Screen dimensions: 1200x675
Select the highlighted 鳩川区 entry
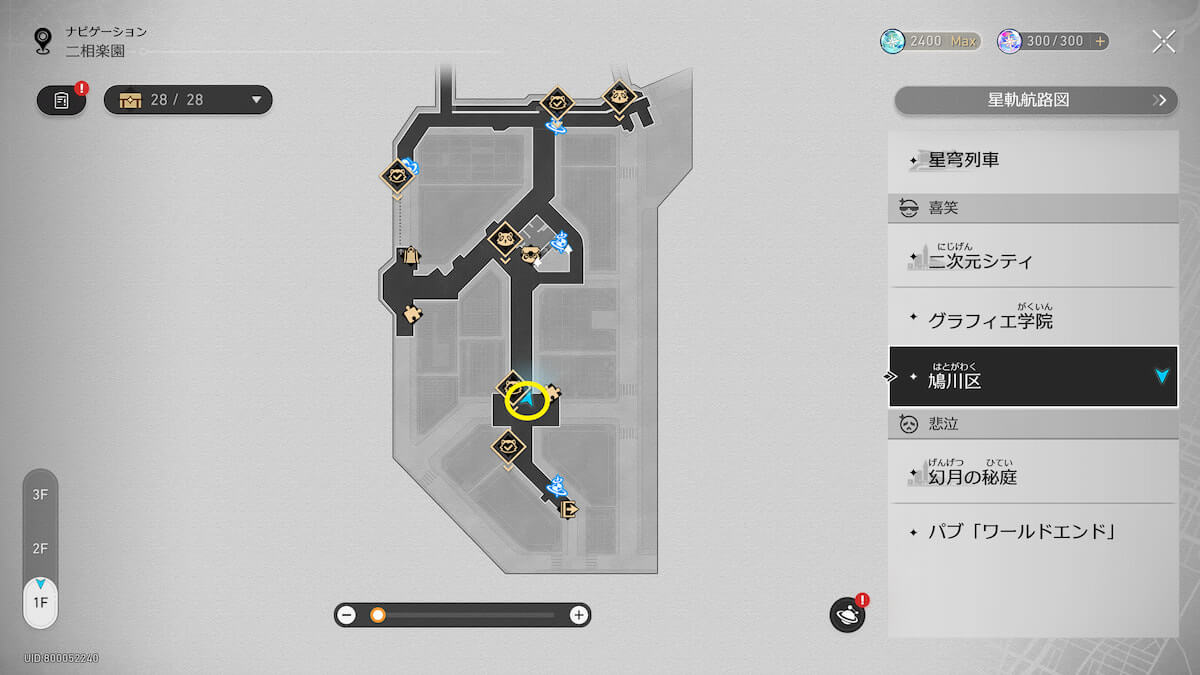[x=1033, y=377]
